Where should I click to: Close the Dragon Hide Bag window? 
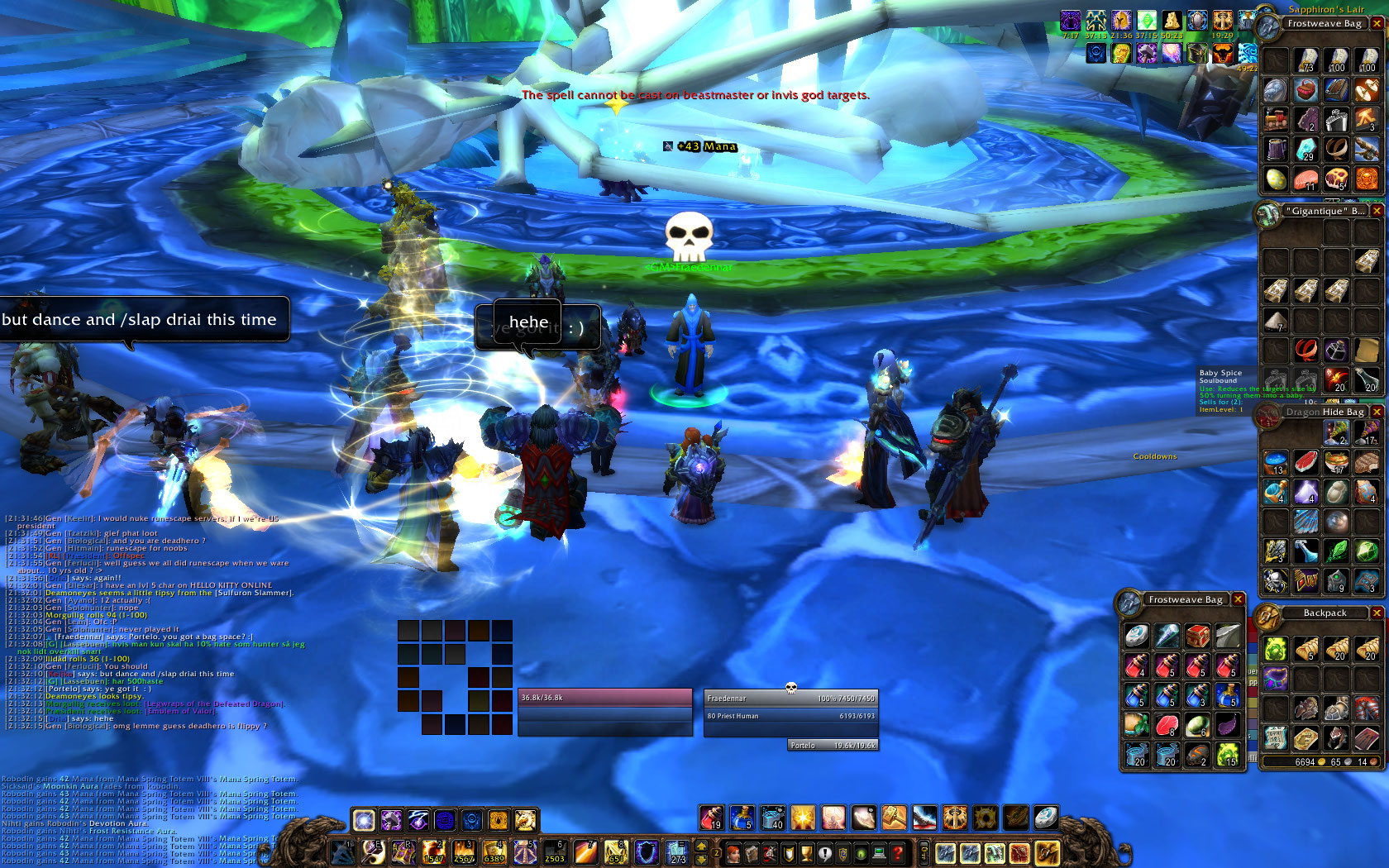[1377, 412]
